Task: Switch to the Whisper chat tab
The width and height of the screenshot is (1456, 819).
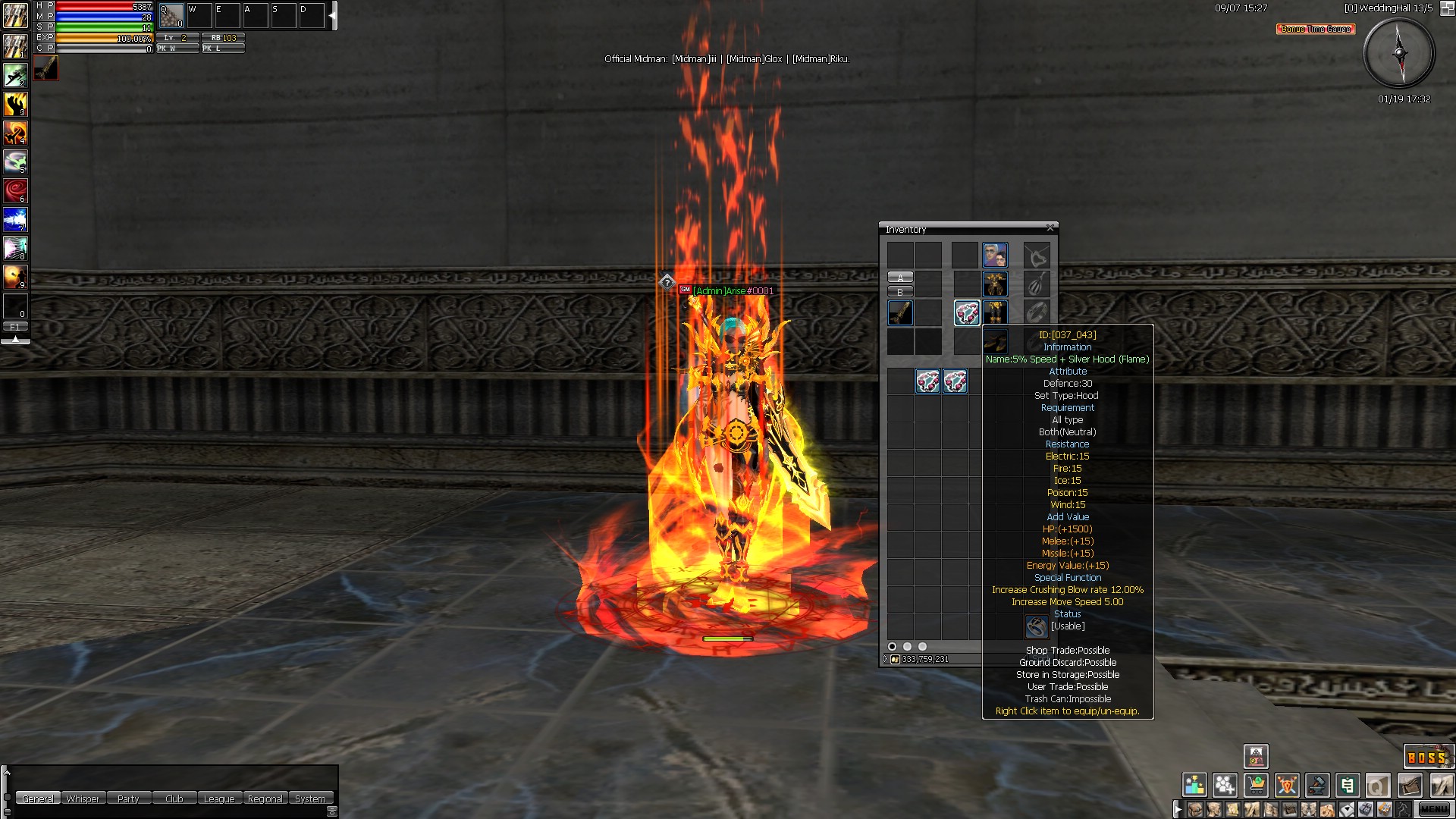Action: pos(83,799)
